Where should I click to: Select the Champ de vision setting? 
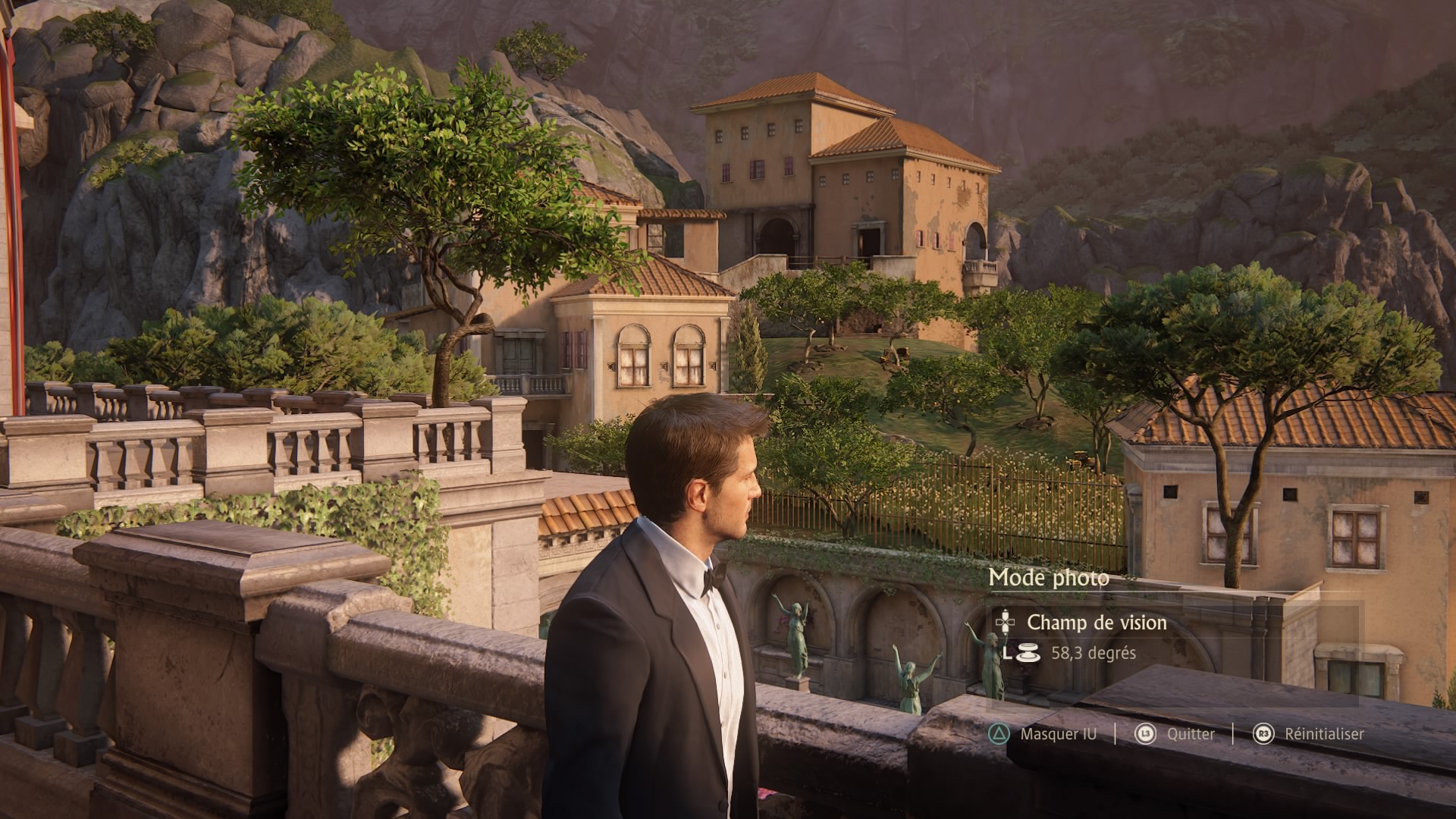pos(1096,623)
